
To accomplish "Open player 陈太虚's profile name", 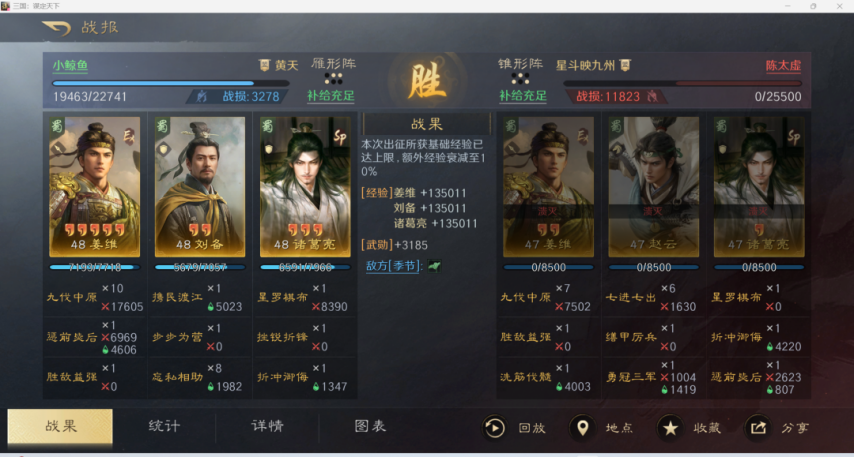I will tap(783, 66).
